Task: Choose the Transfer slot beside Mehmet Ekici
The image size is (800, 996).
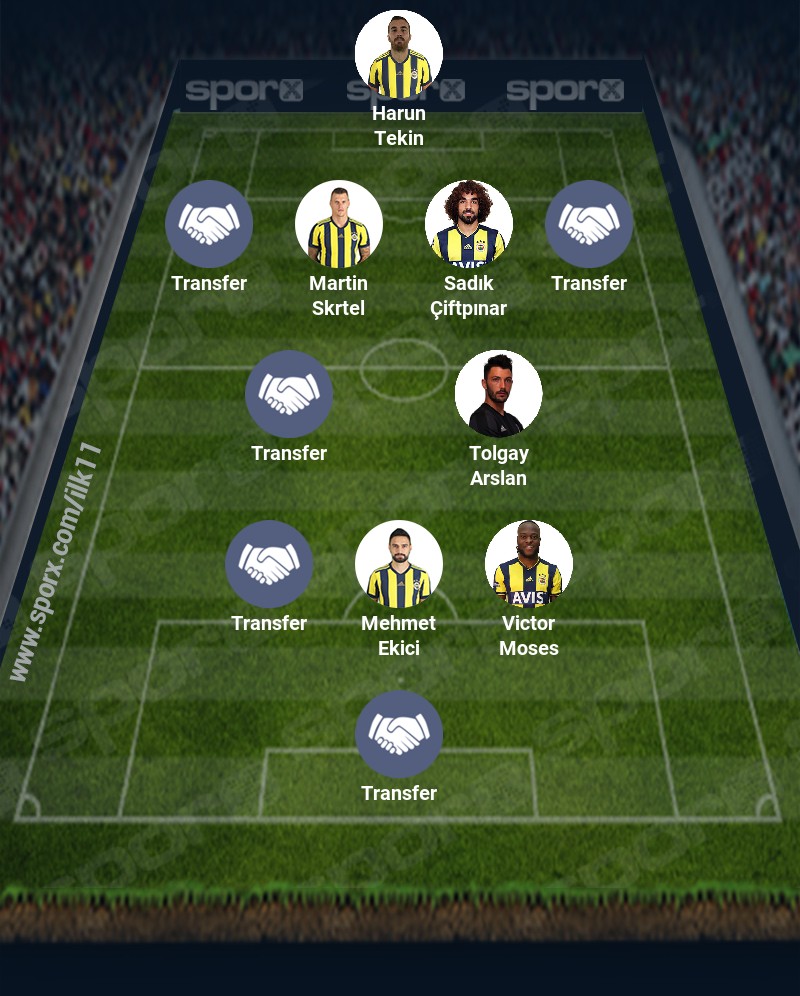Action: pyautogui.click(x=269, y=564)
